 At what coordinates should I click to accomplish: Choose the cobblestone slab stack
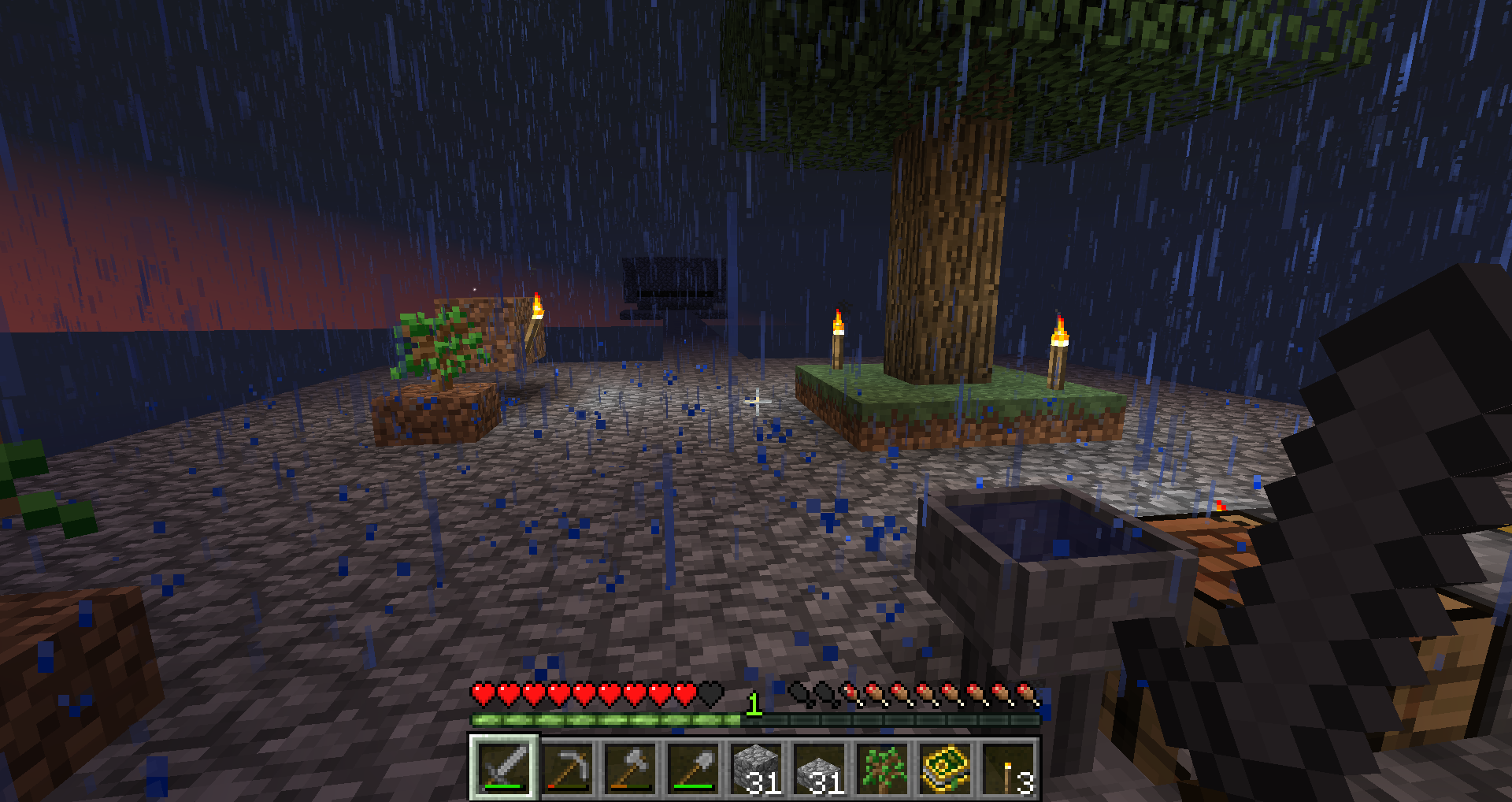[x=820, y=768]
